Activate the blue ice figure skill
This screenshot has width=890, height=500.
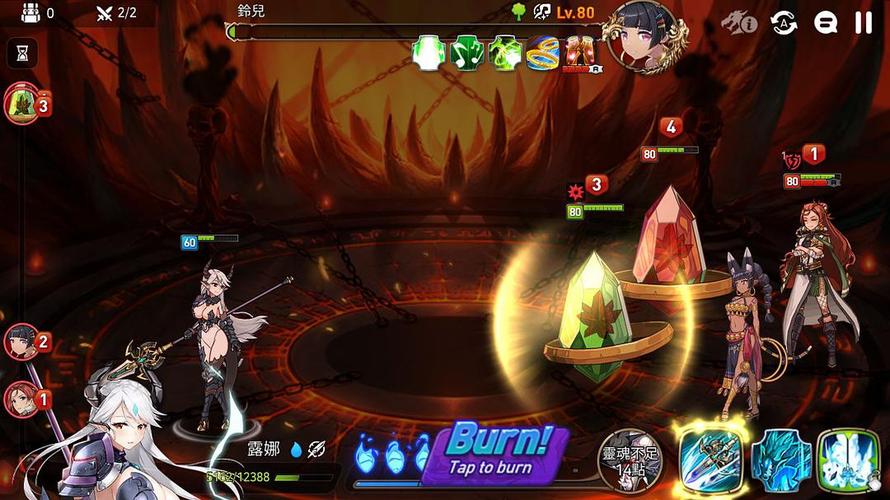point(780,461)
